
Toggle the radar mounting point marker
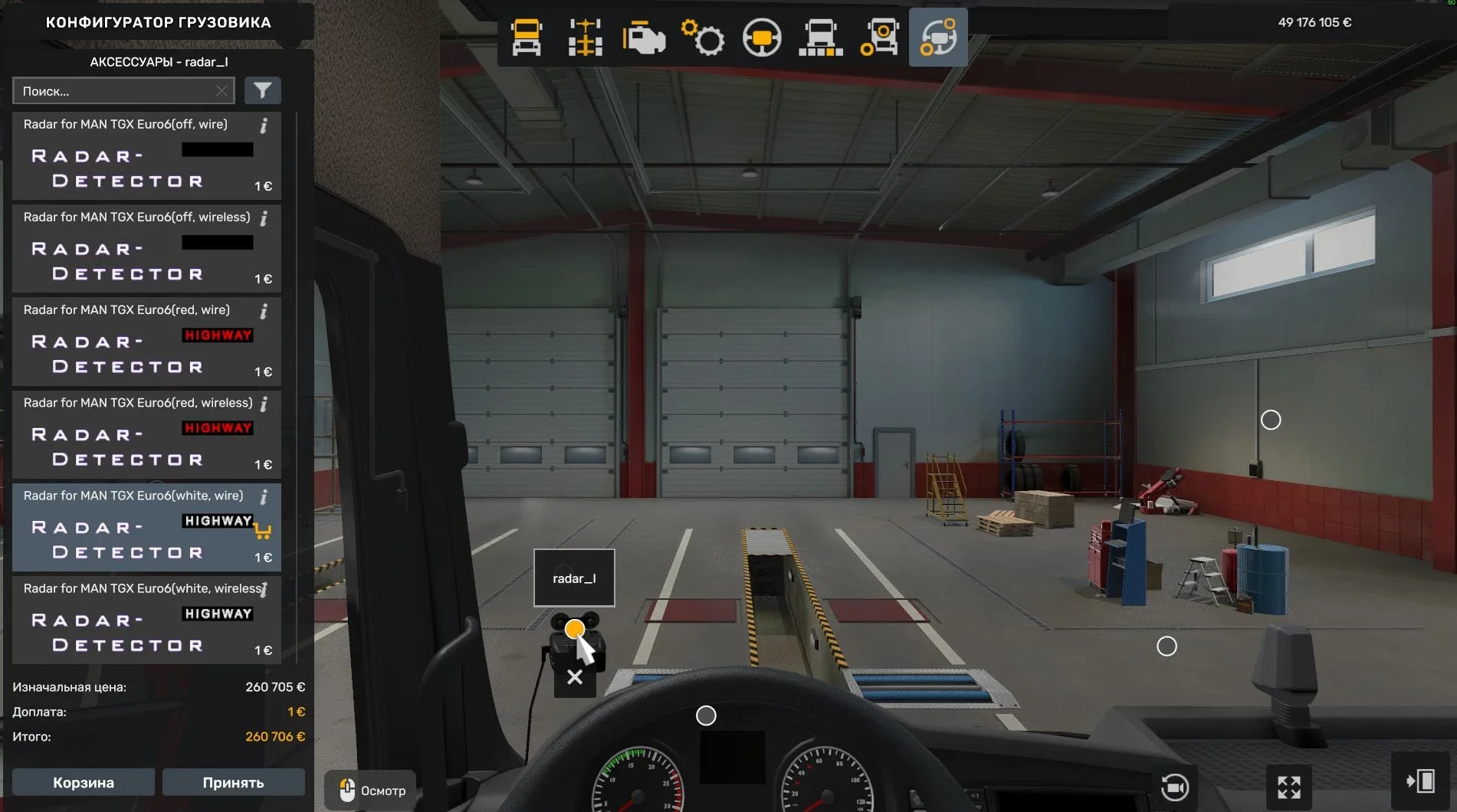click(574, 629)
